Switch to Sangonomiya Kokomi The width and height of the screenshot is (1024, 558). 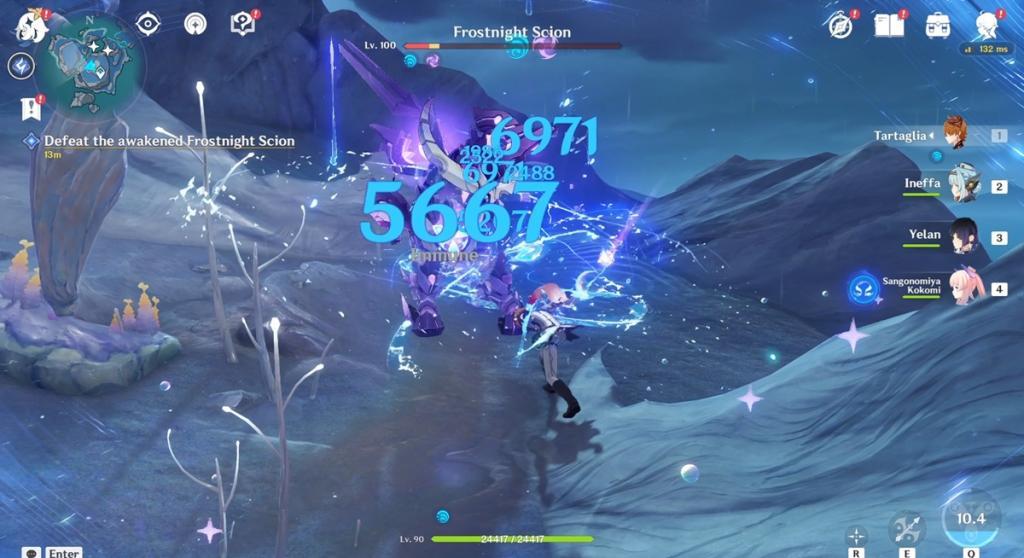tap(966, 288)
